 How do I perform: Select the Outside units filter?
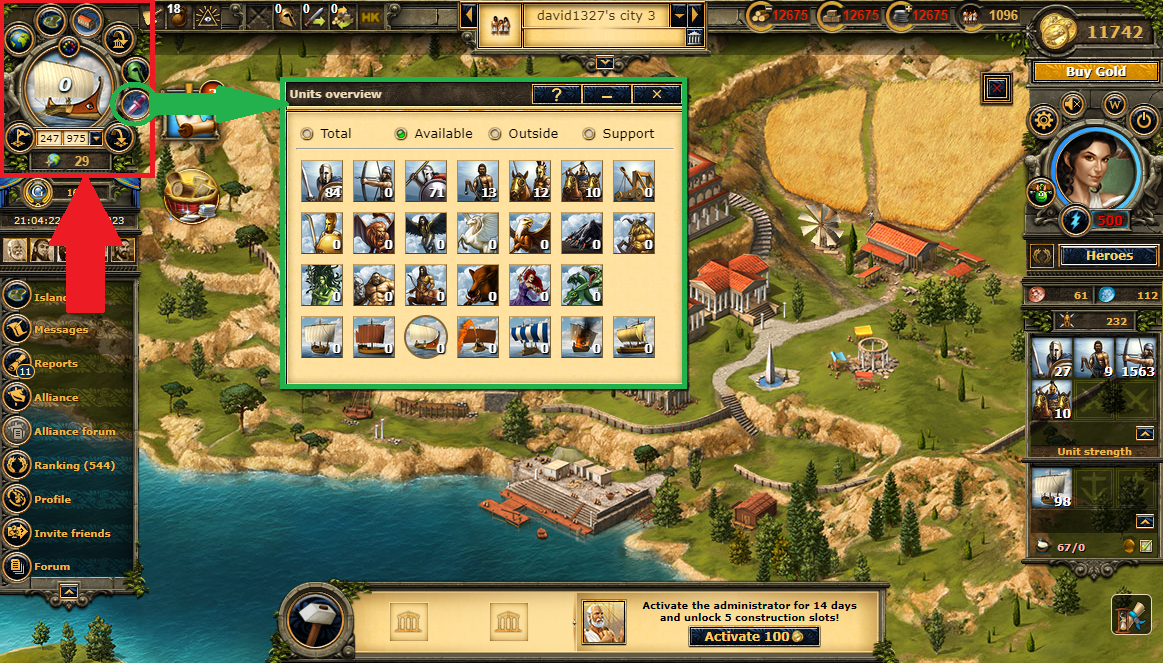[495, 134]
